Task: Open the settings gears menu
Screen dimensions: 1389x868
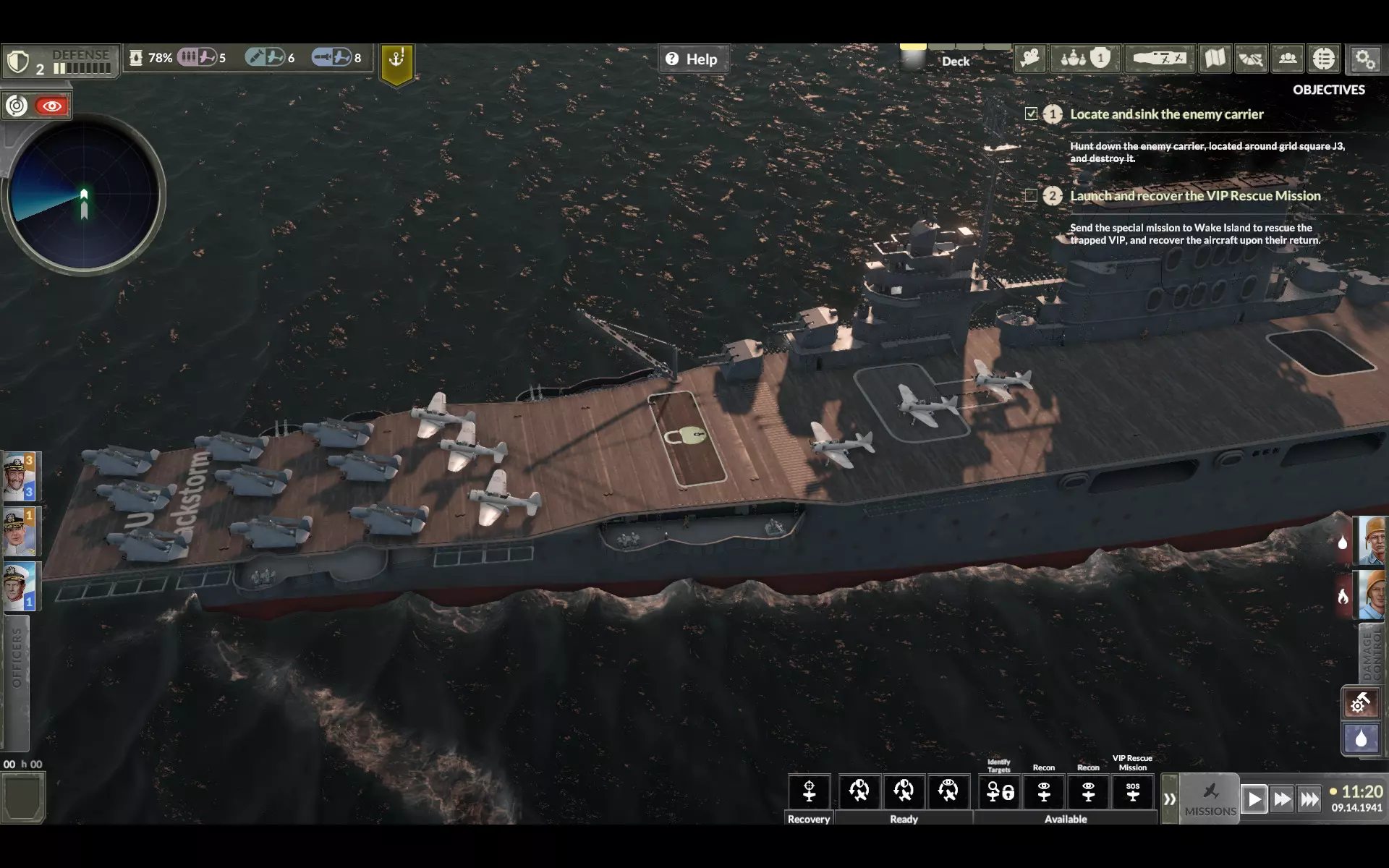Action: [x=1365, y=59]
